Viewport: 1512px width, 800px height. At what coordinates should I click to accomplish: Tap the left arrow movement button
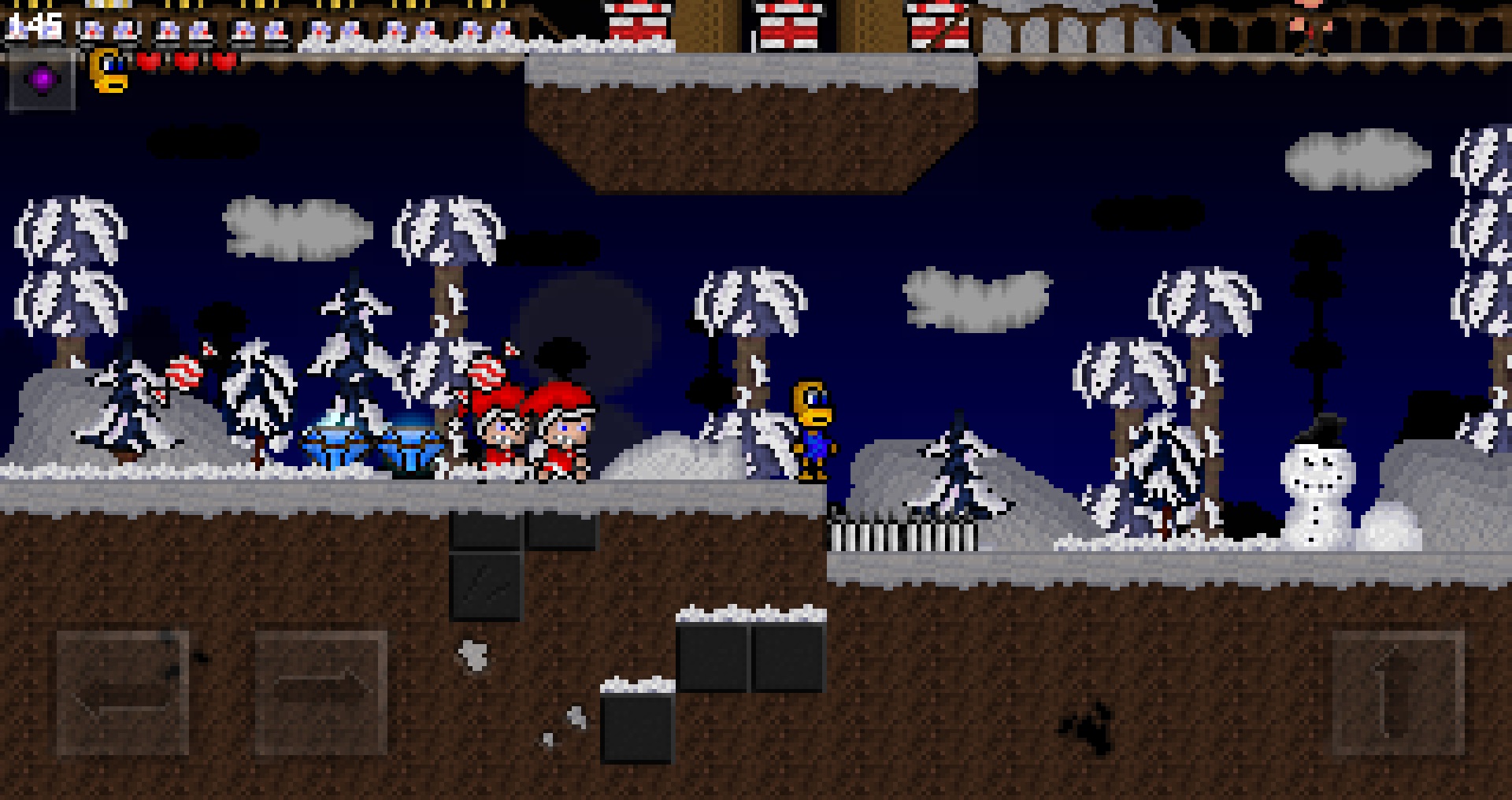(123, 693)
